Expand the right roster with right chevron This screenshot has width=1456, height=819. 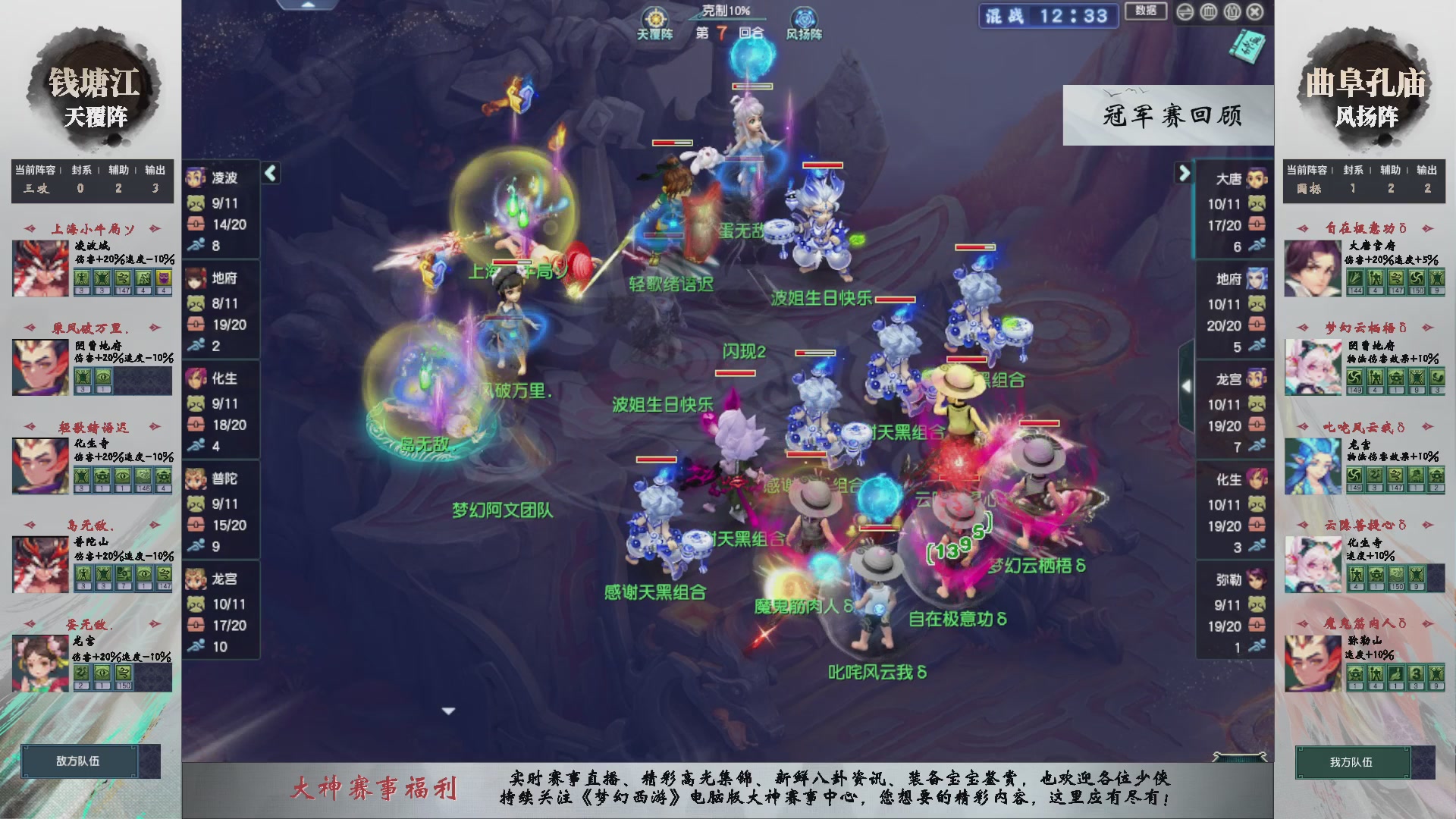click(1185, 173)
